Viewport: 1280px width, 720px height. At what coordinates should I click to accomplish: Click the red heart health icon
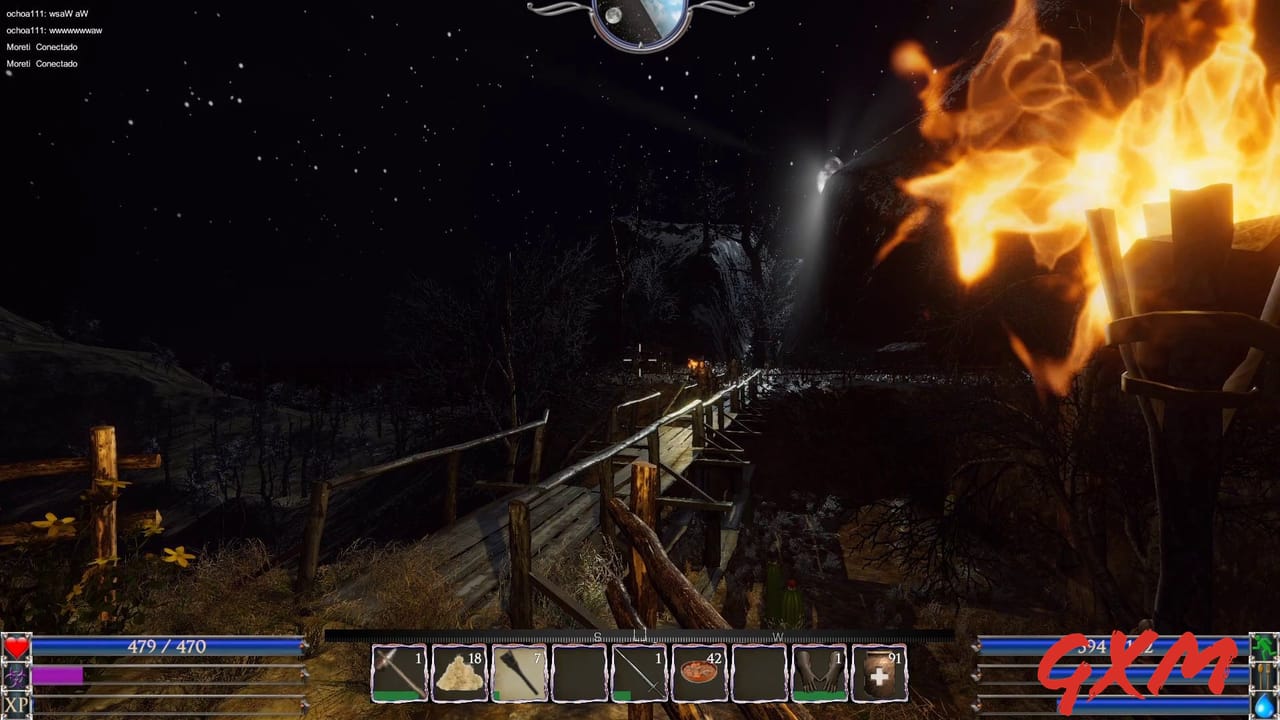15,648
